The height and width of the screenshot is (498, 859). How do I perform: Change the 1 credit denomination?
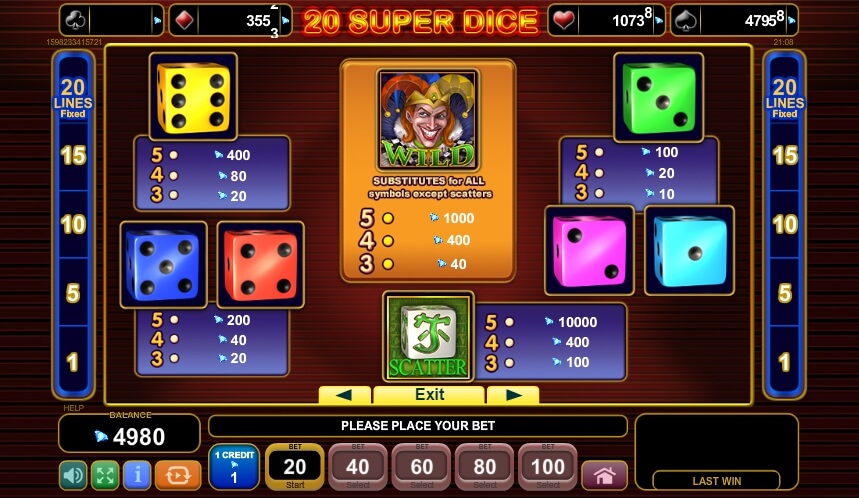pyautogui.click(x=234, y=467)
